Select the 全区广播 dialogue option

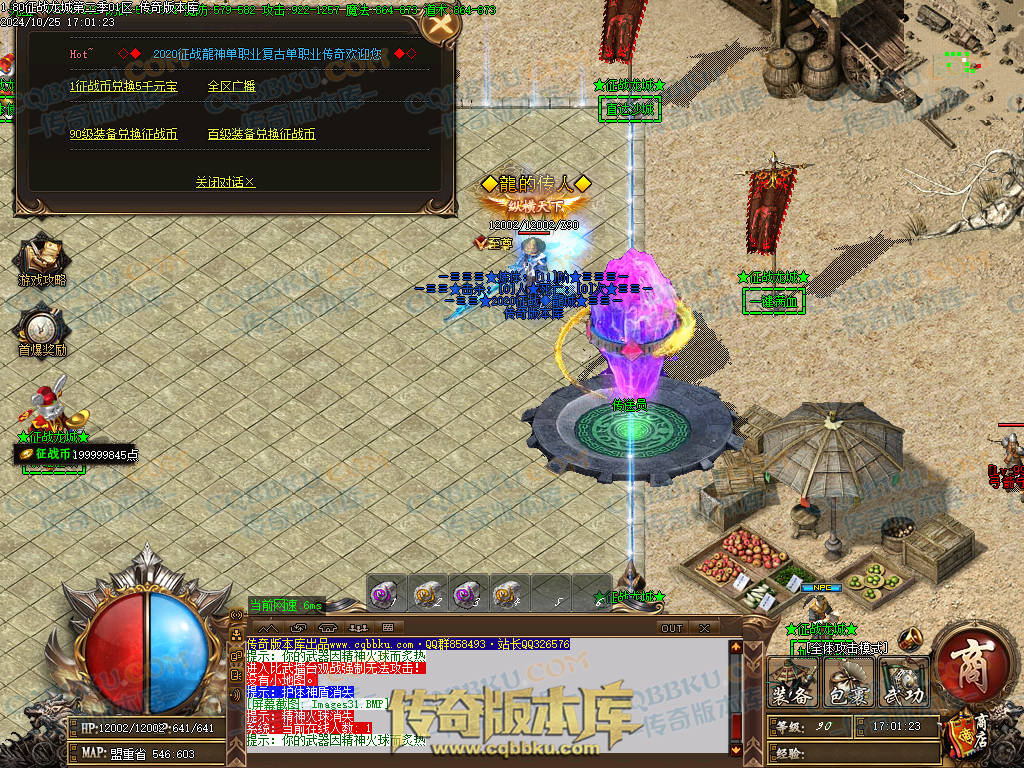point(231,86)
